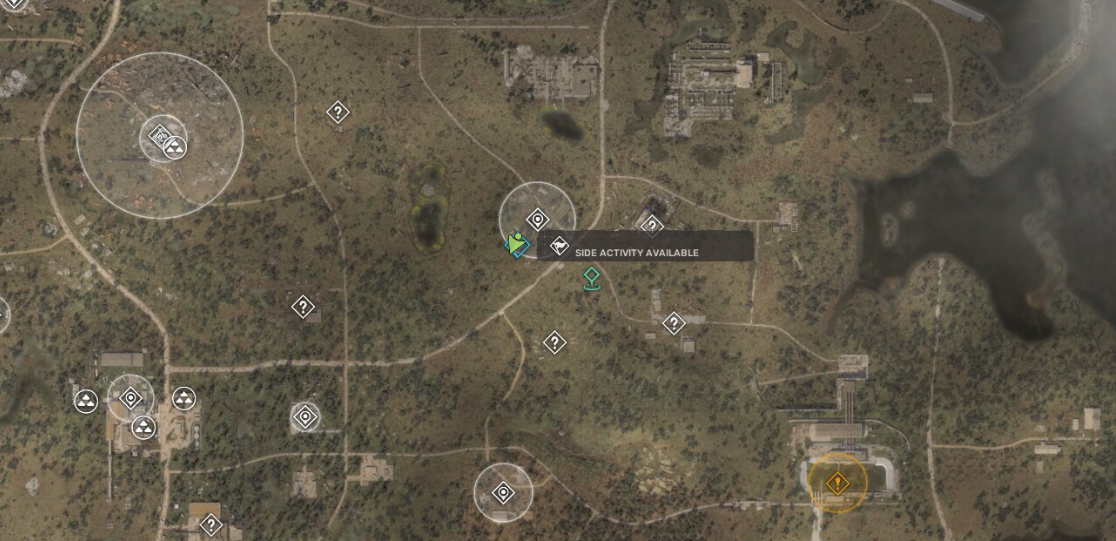Screen dimensions: 1116x541
Task: Select the triangle-pile marker in the largest circle
Action: pyautogui.click(x=175, y=148)
